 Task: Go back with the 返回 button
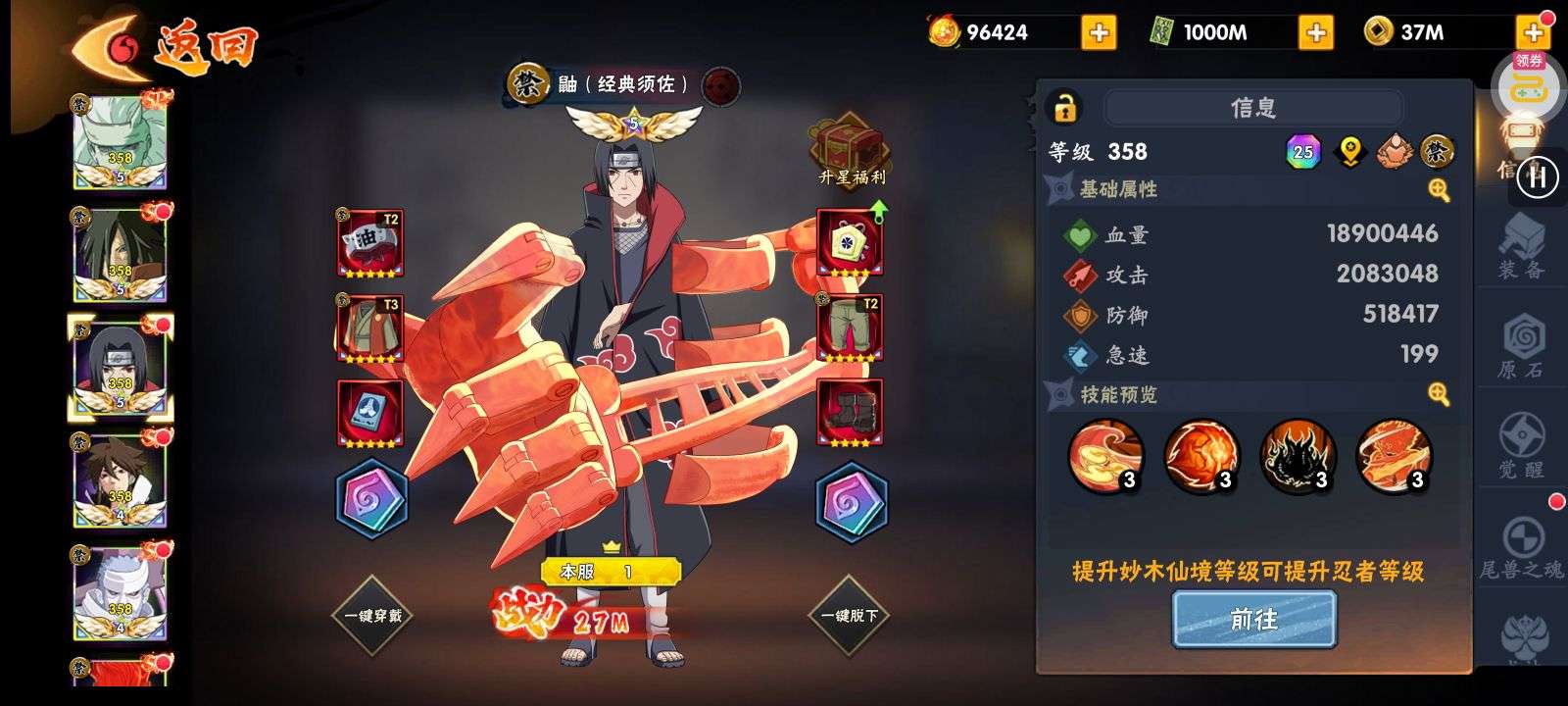tap(167, 44)
